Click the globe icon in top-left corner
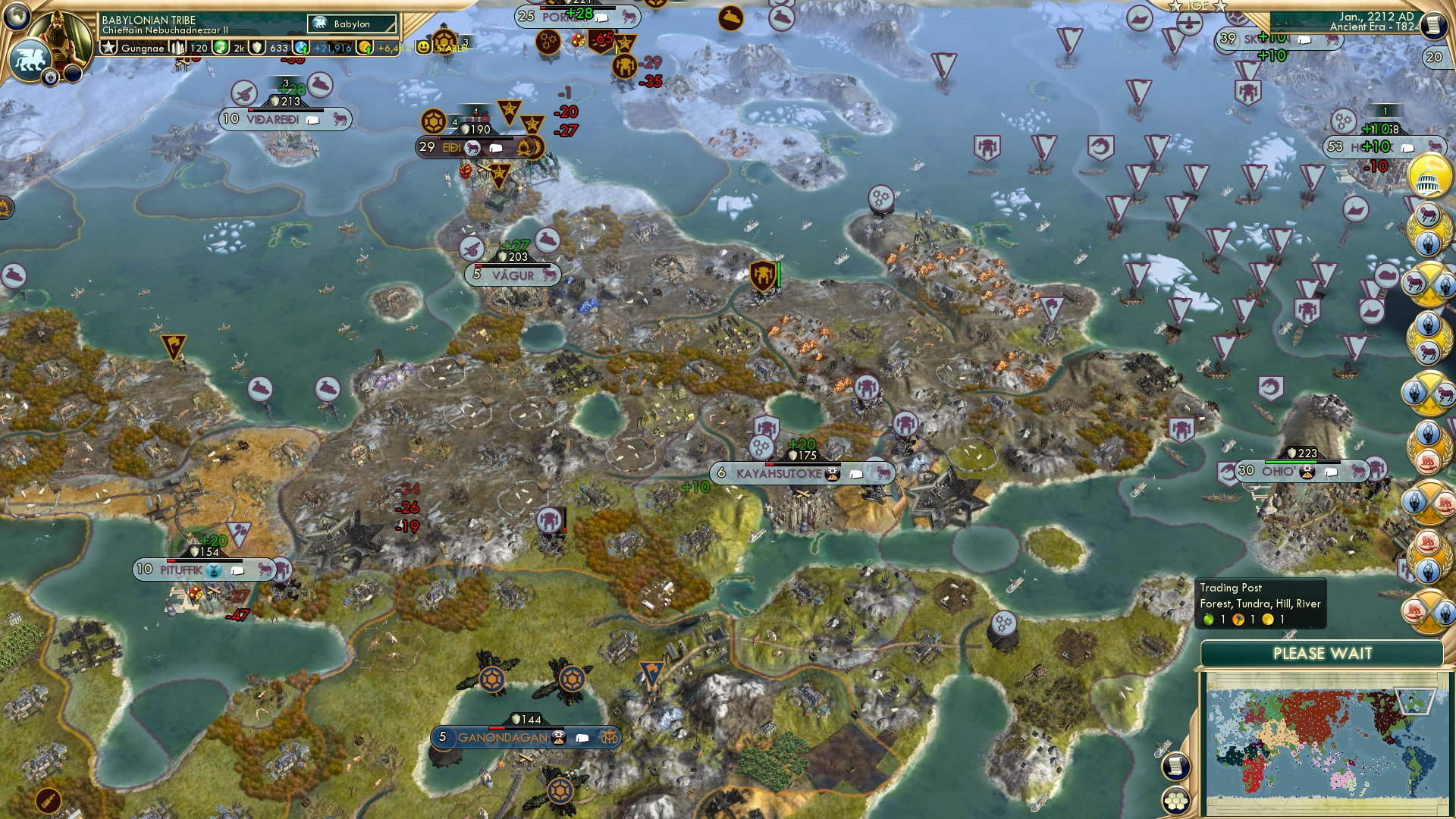This screenshot has width=1456, height=819. 17,17
